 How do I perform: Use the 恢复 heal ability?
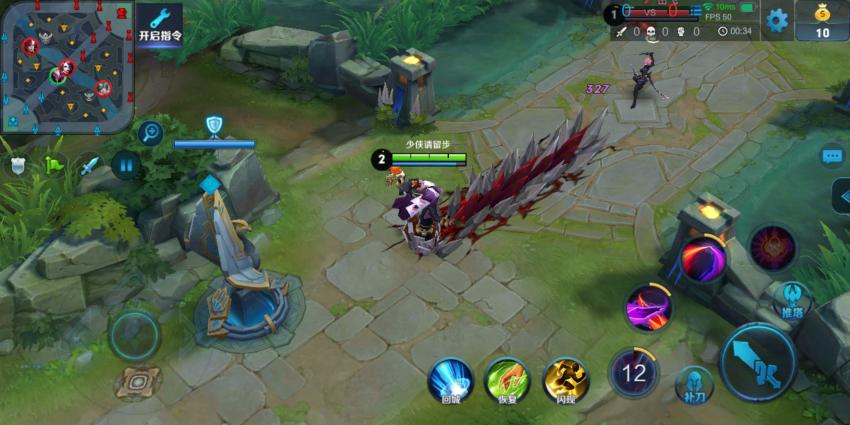(507, 381)
